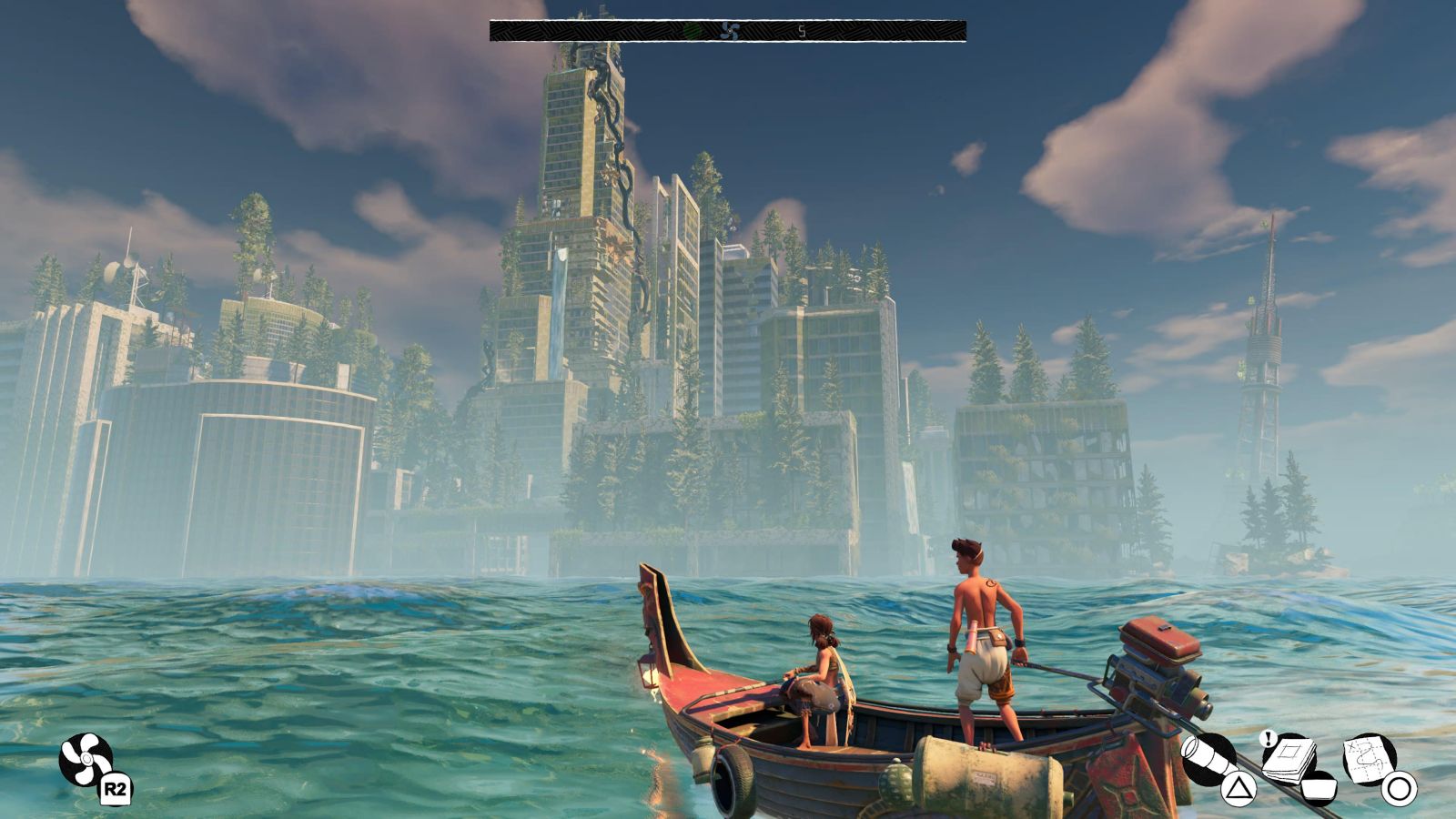Open the journal book icon
This screenshot has width=1456, height=819.
pos(1290,757)
